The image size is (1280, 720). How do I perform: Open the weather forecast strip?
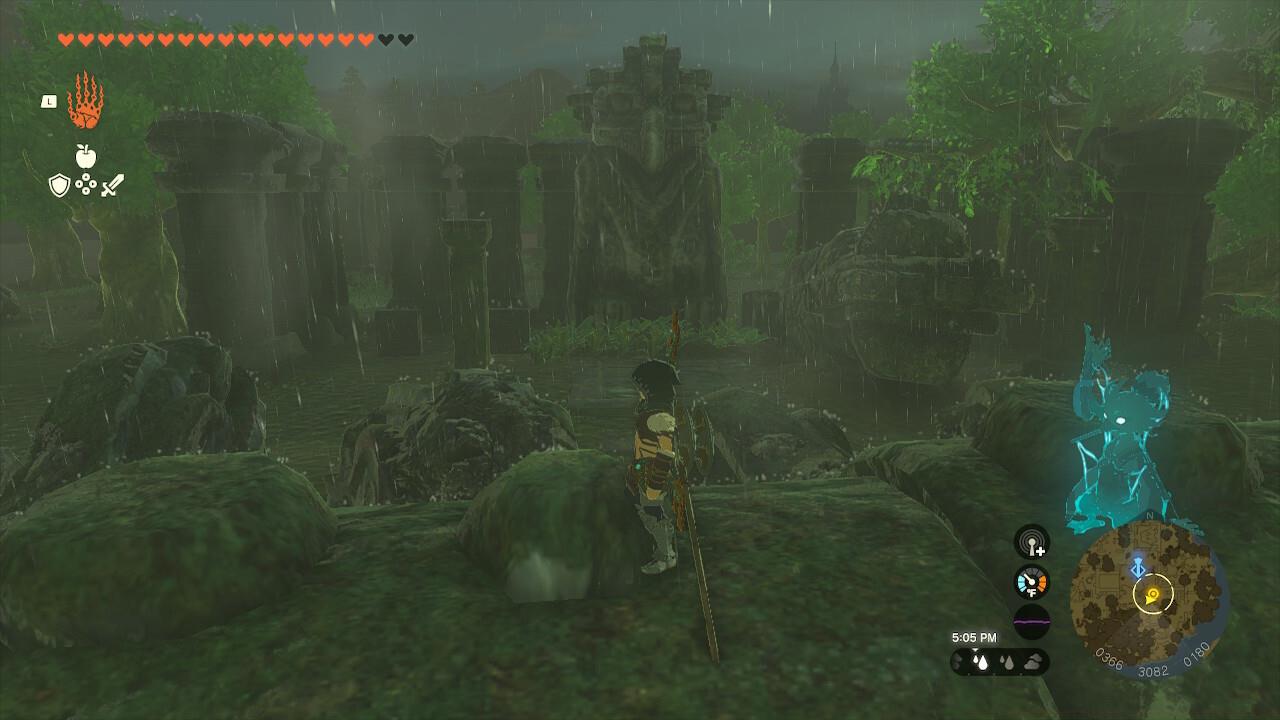pyautogui.click(x=1000, y=661)
